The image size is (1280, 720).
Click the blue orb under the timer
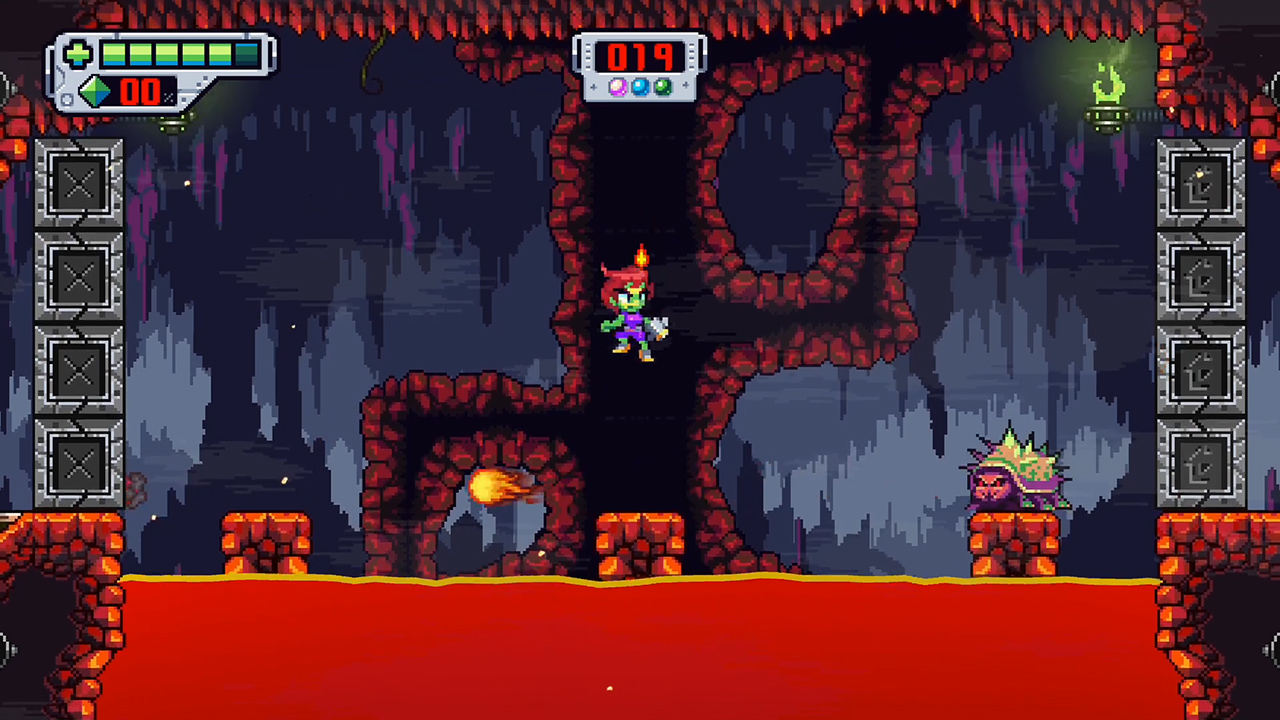(642, 88)
